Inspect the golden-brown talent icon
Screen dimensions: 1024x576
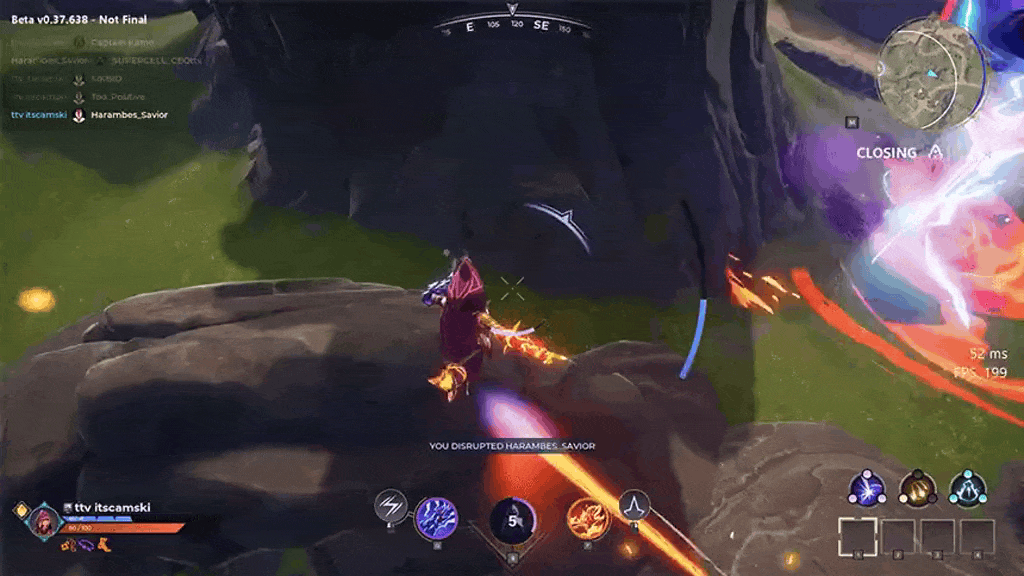coord(917,488)
